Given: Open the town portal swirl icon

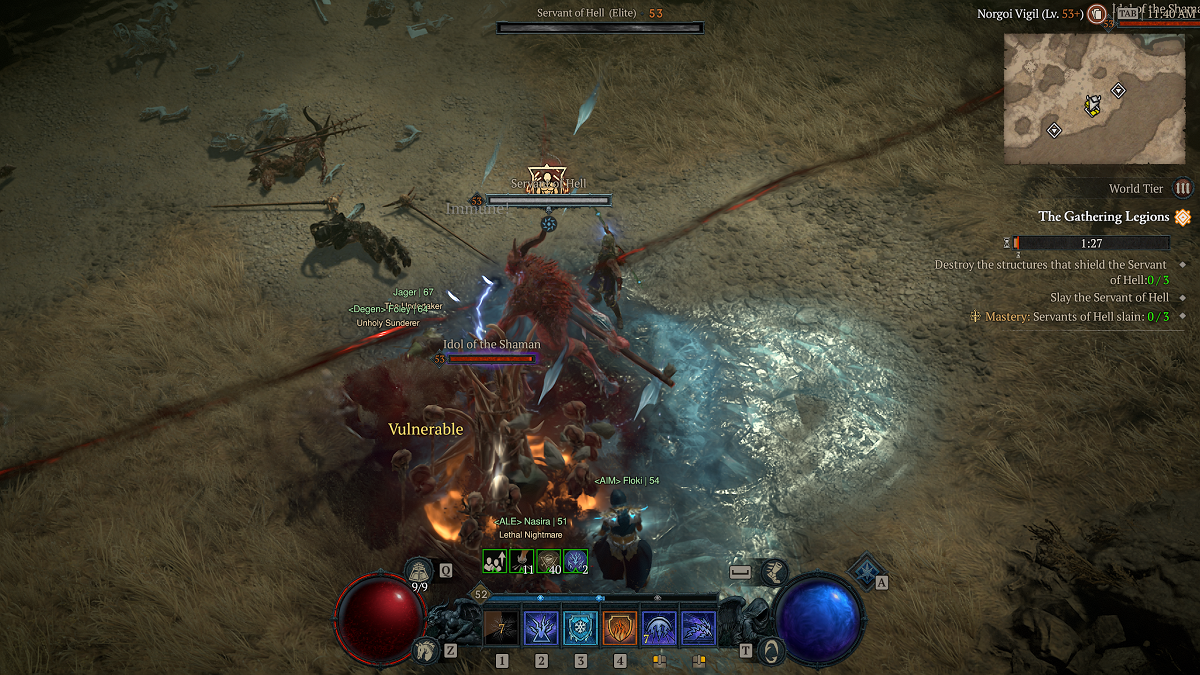Looking at the screenshot, I should (770, 650).
